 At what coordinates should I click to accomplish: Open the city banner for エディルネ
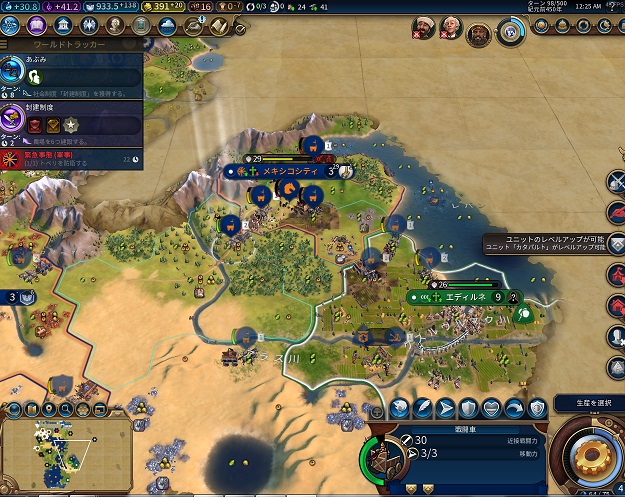[465, 297]
